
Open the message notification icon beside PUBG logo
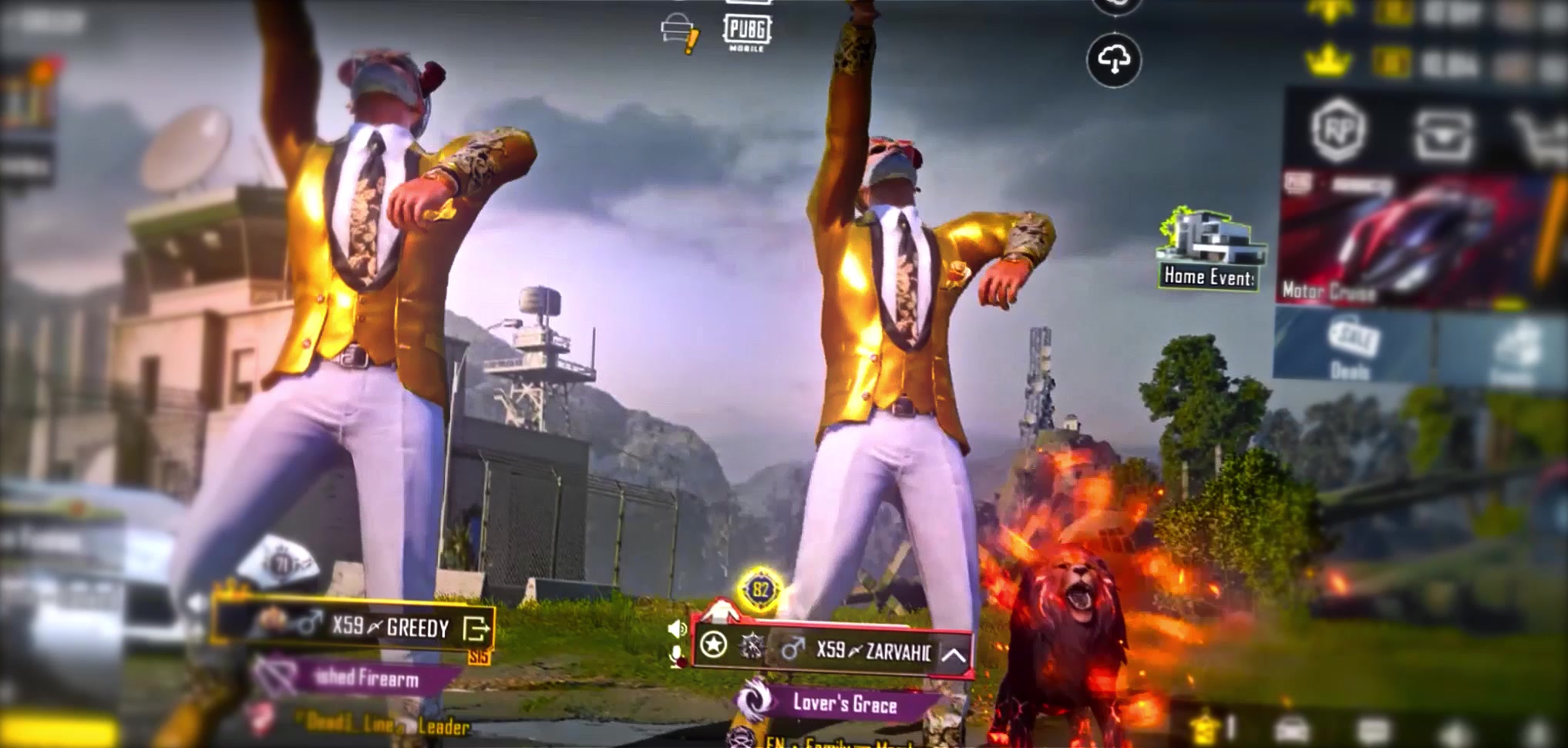[679, 33]
